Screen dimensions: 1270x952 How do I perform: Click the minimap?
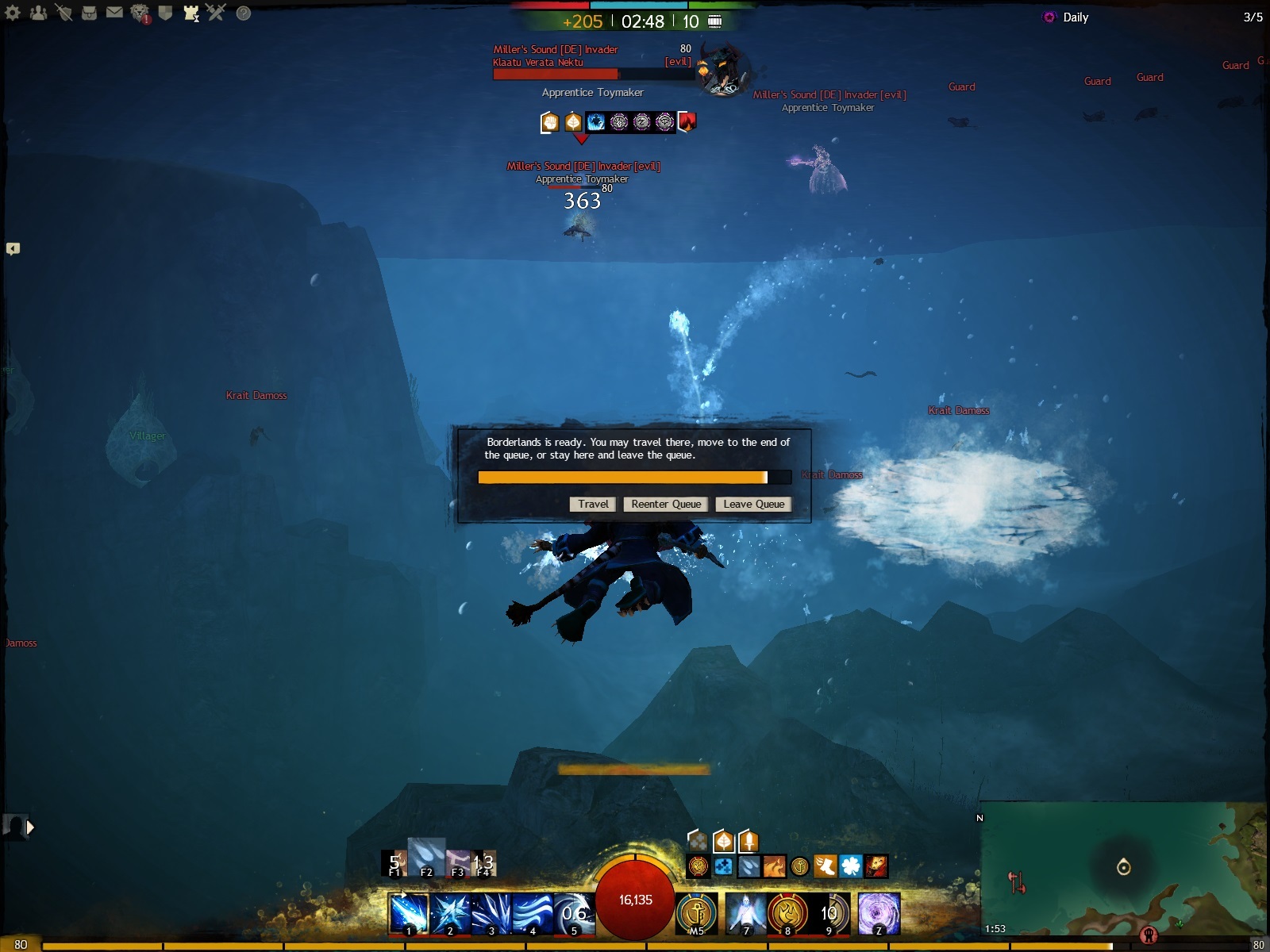1123,869
